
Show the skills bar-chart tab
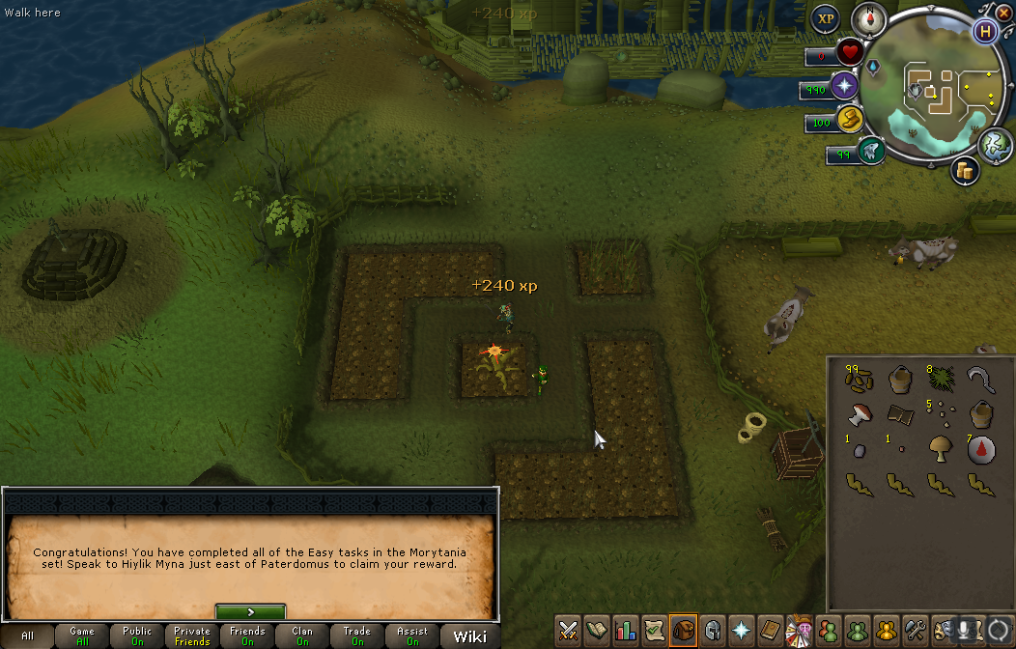626,630
